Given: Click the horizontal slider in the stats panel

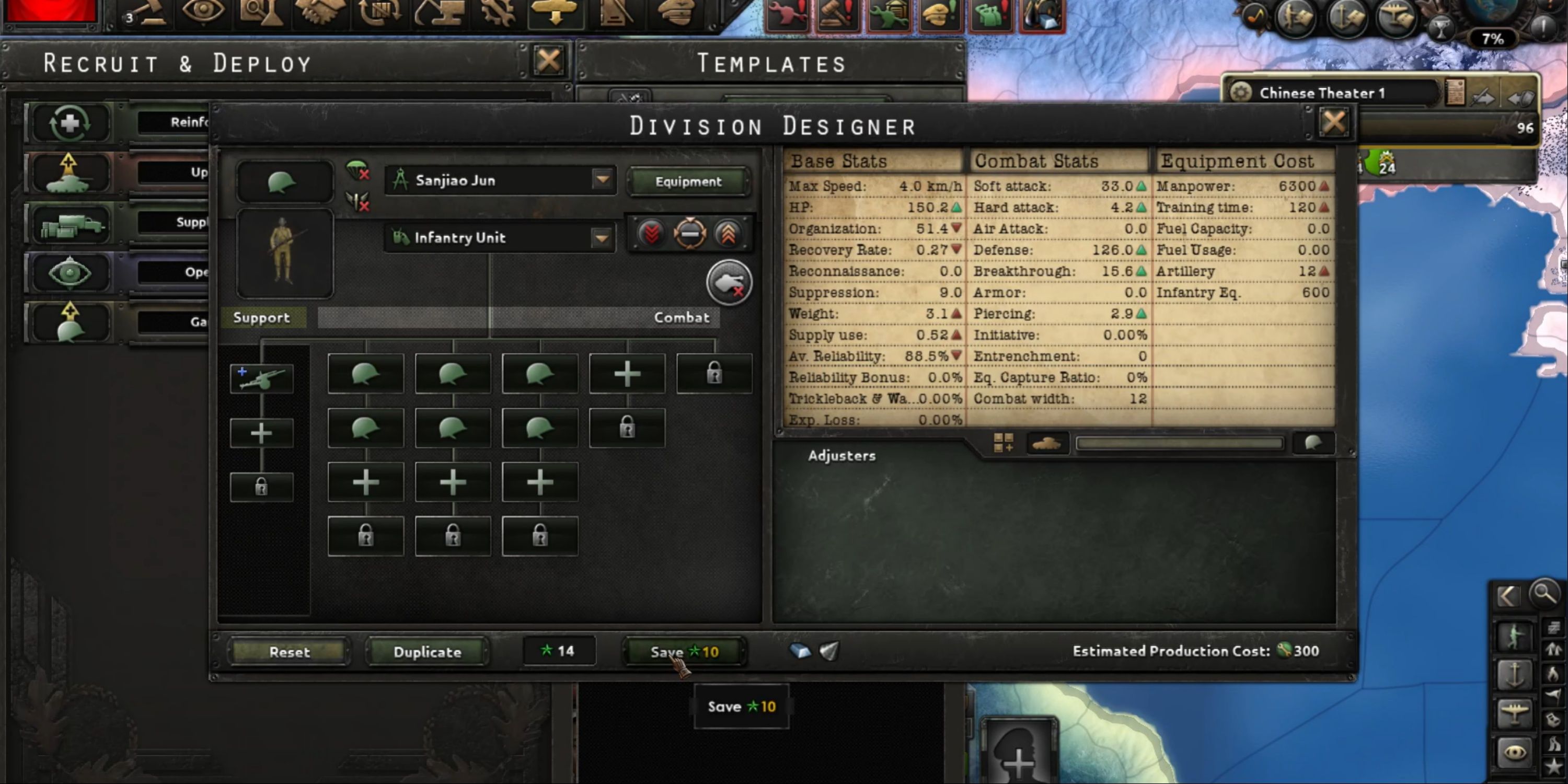Looking at the screenshot, I should click(x=1178, y=443).
